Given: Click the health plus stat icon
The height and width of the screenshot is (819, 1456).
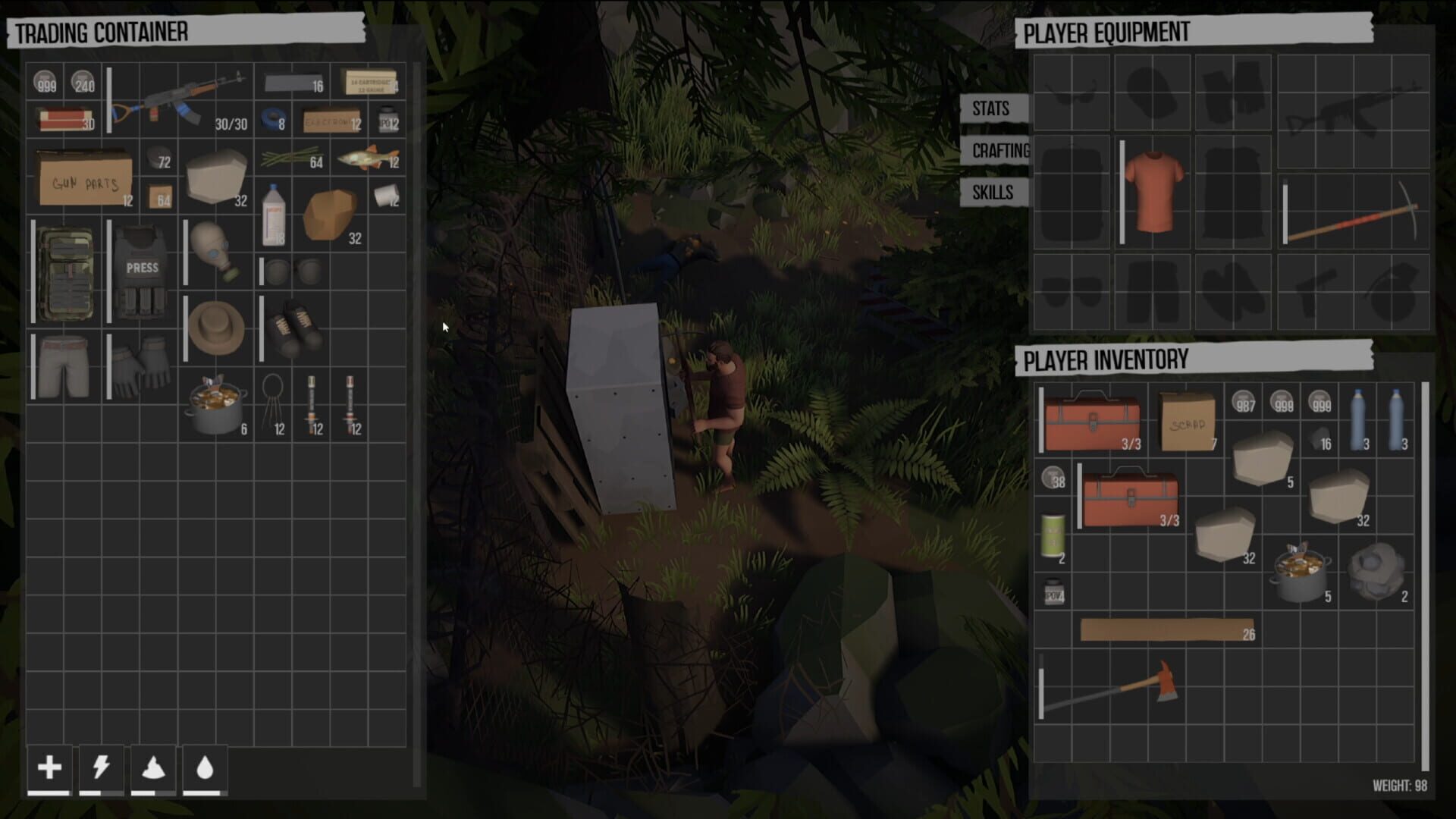Looking at the screenshot, I should [49, 768].
